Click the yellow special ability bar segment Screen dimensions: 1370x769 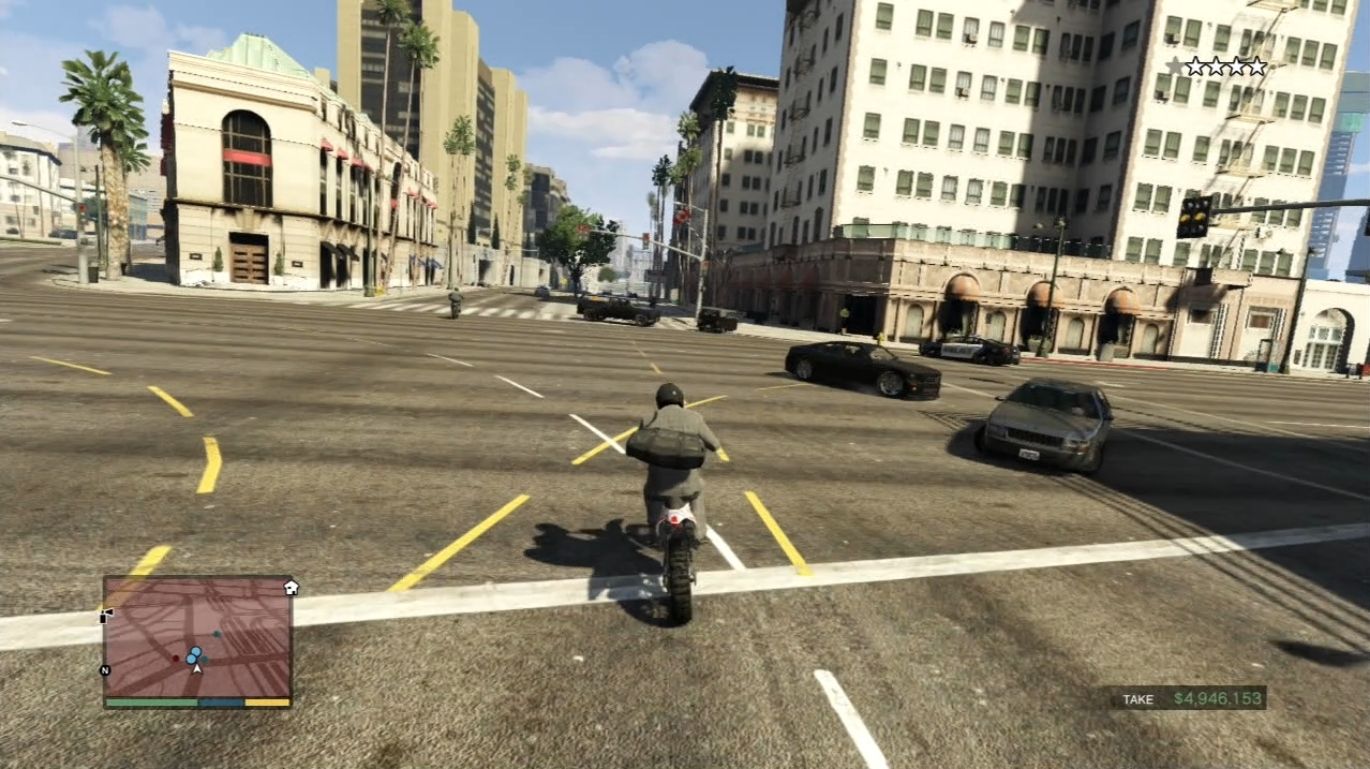tap(268, 702)
